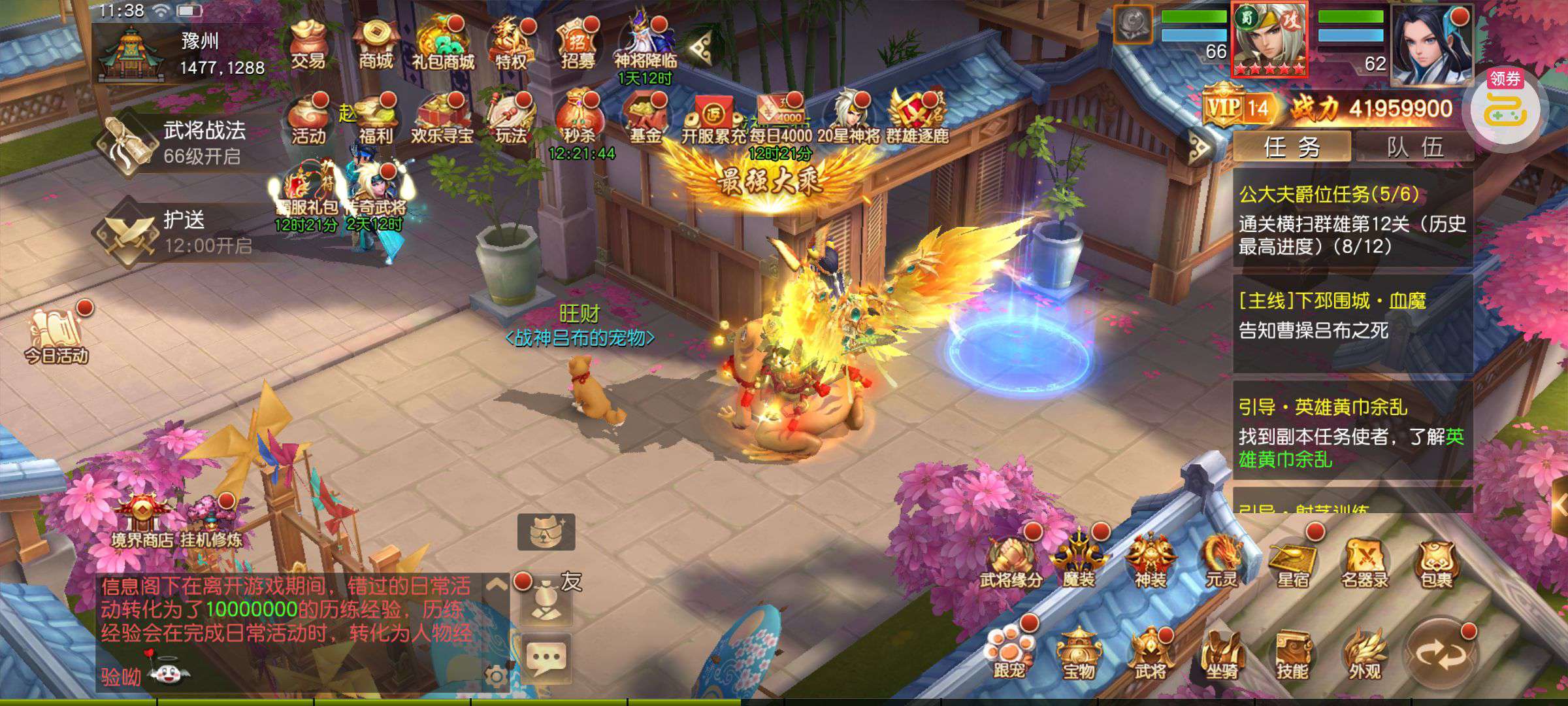Switch to the 队伍 team tab
Image resolution: width=1568 pixels, height=706 pixels.
coord(1414,147)
